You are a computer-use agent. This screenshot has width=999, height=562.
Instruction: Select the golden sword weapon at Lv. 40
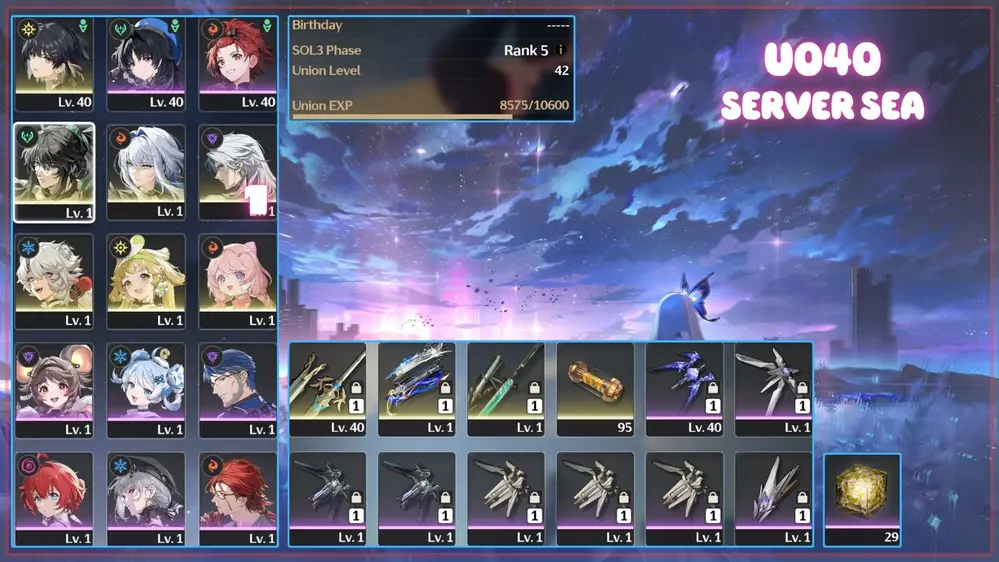tap(327, 388)
